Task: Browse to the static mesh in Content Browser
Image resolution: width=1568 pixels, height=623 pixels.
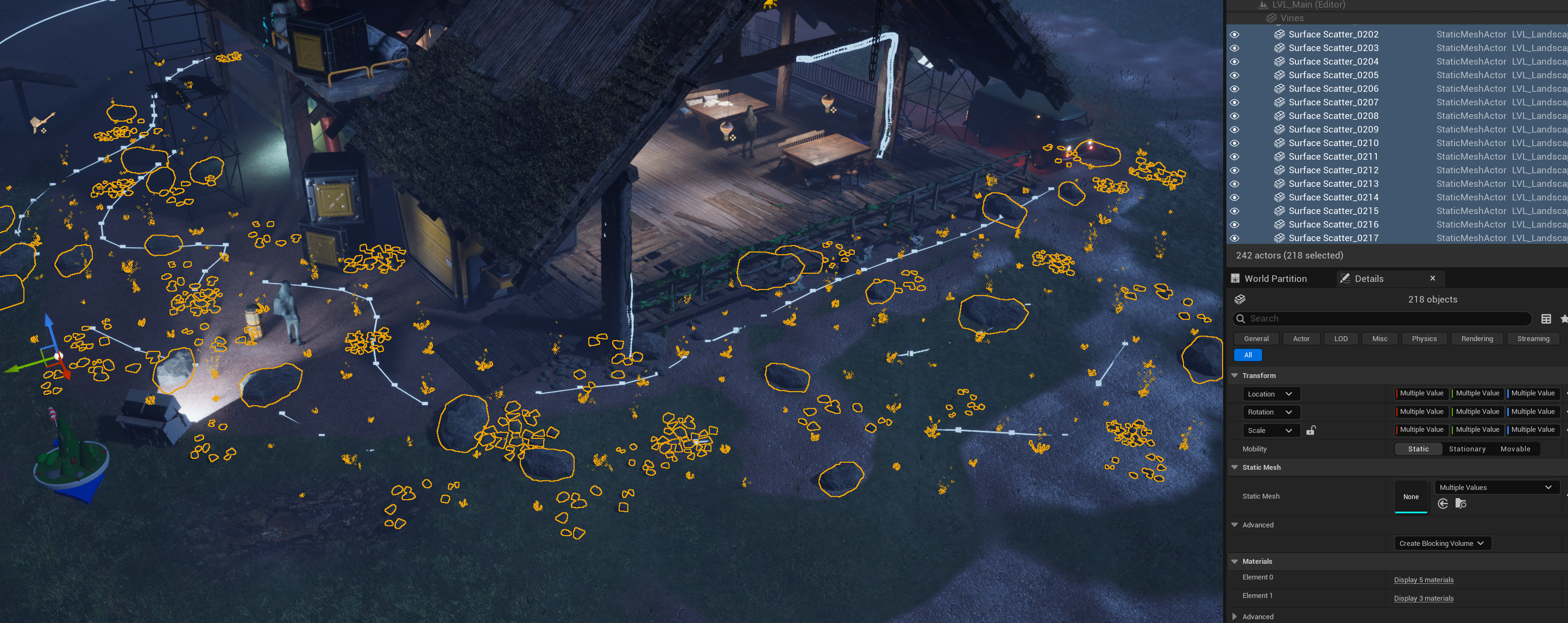Action: [1460, 504]
